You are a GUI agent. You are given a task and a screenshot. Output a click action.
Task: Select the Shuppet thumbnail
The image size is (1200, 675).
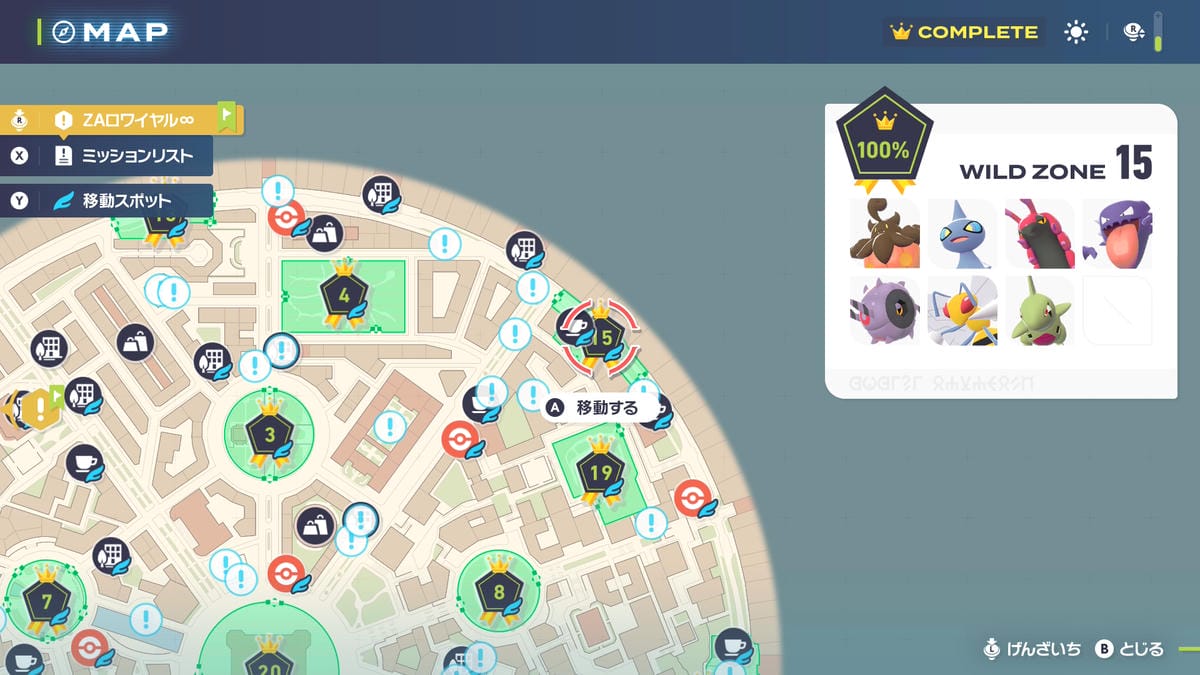click(x=961, y=233)
